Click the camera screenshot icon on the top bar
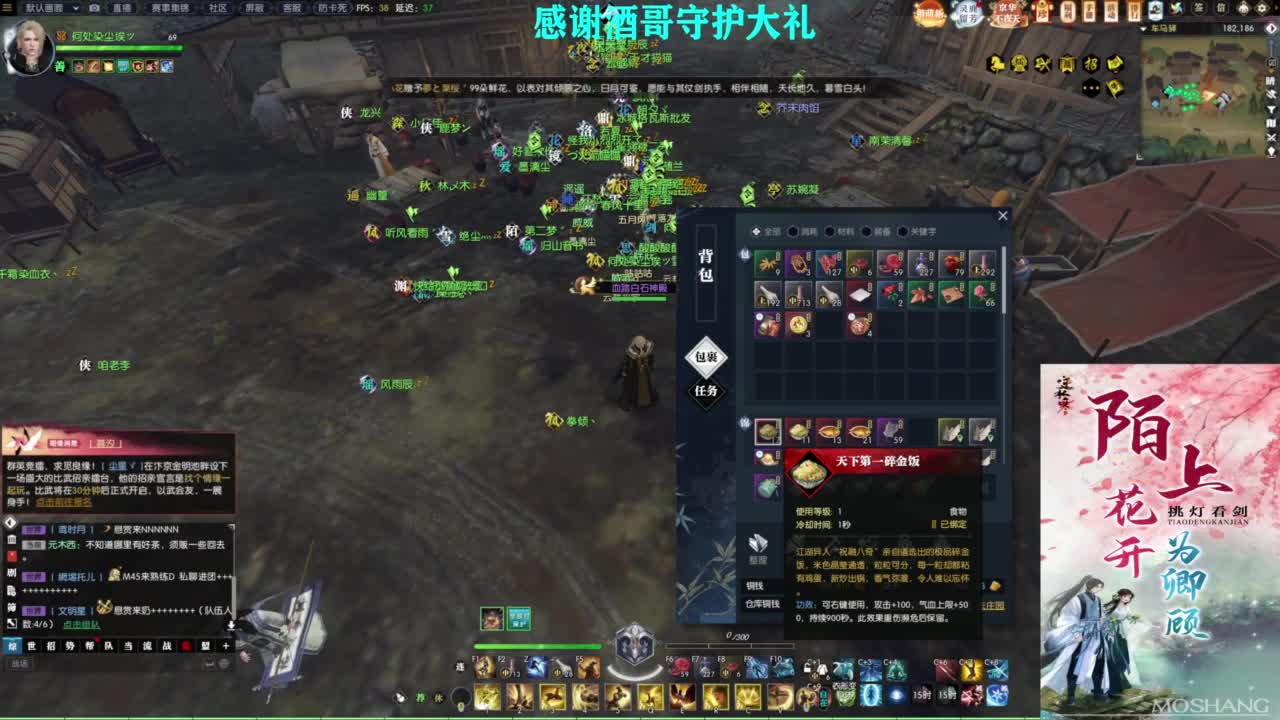The image size is (1280, 720). click(92, 10)
